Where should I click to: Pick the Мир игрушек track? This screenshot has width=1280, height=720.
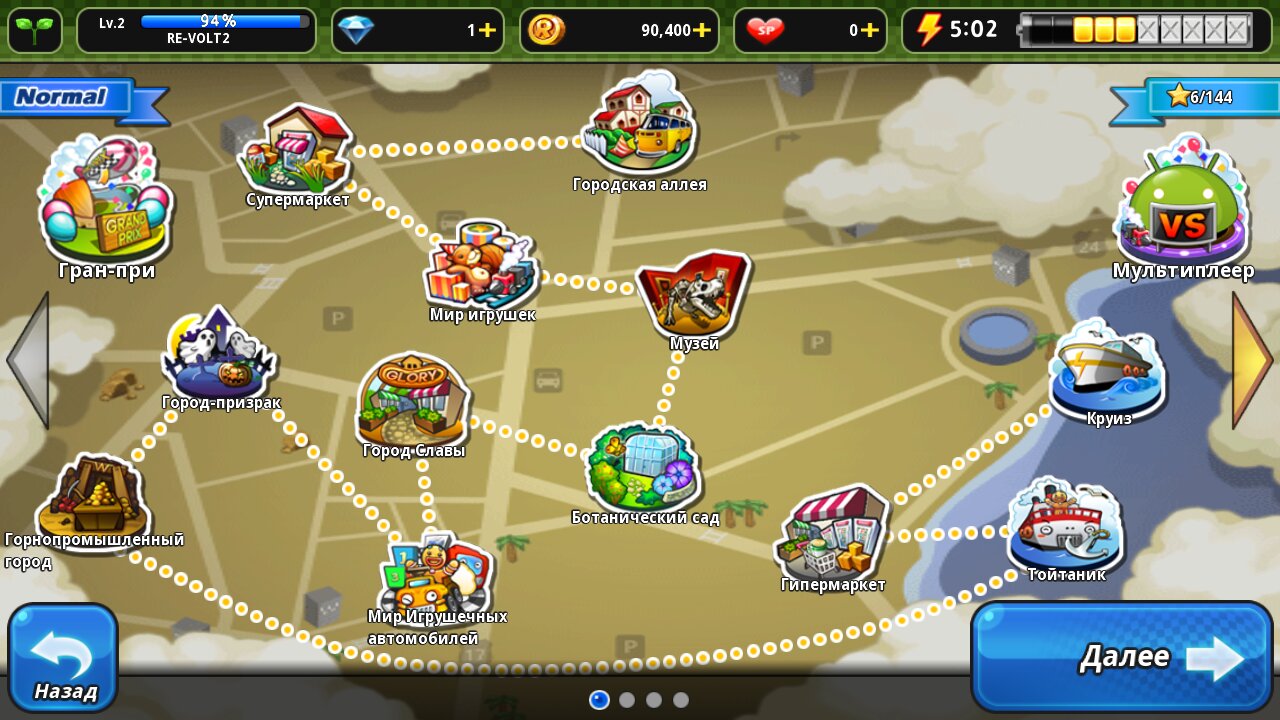coord(481,267)
